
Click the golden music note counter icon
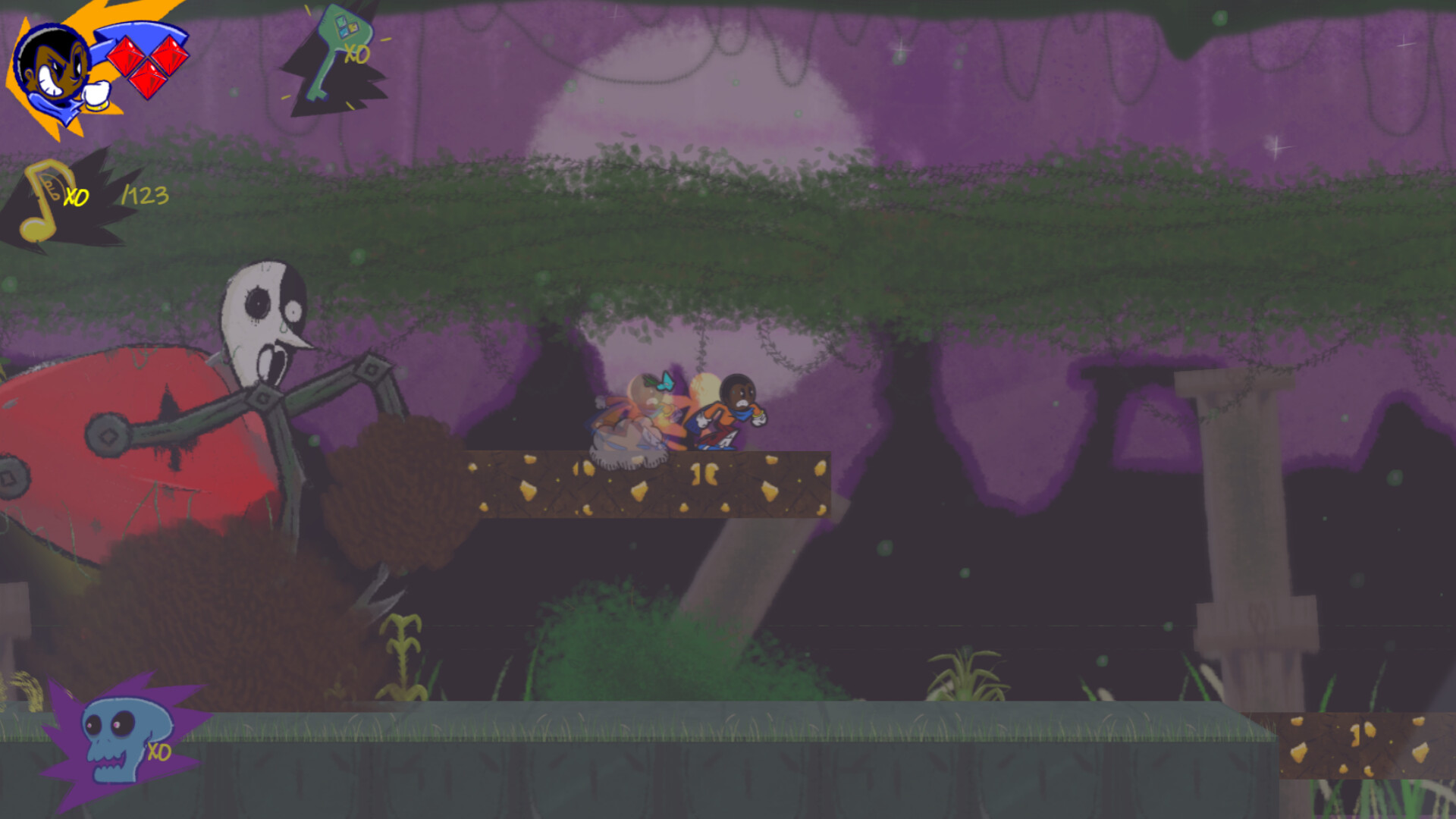42,201
